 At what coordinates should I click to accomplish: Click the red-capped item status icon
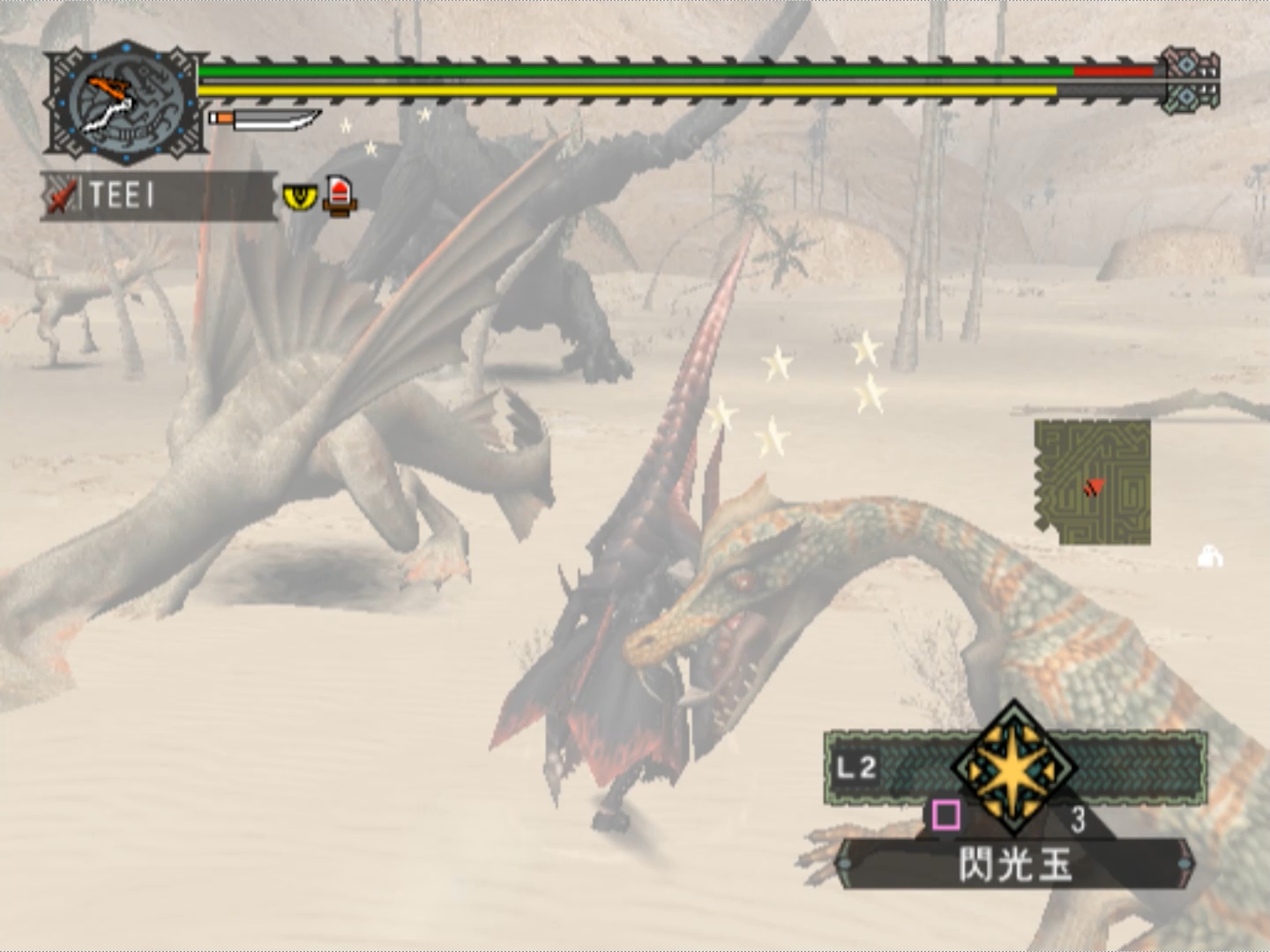click(340, 195)
